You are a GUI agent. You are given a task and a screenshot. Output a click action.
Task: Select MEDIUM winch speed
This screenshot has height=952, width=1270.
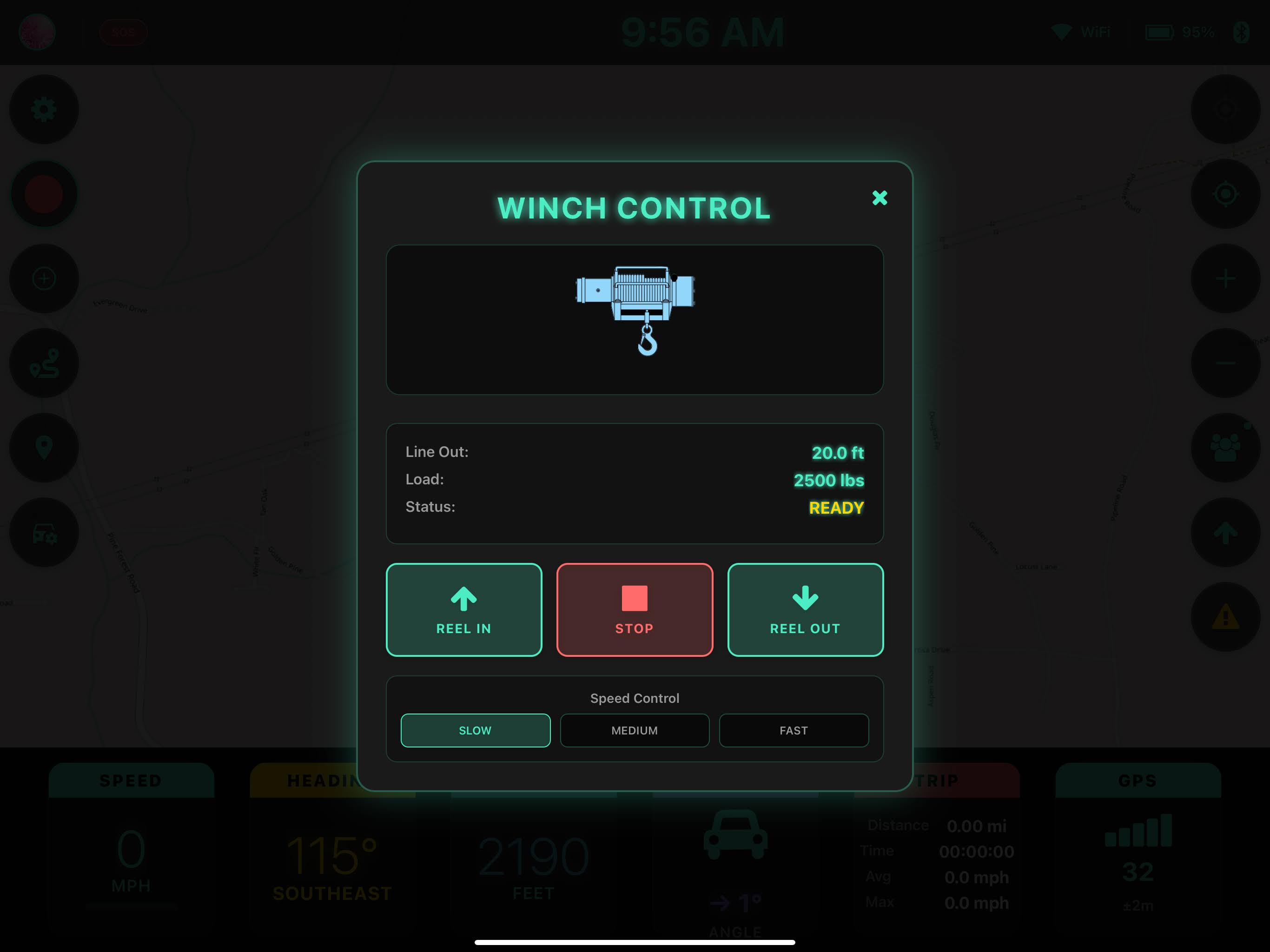click(635, 730)
